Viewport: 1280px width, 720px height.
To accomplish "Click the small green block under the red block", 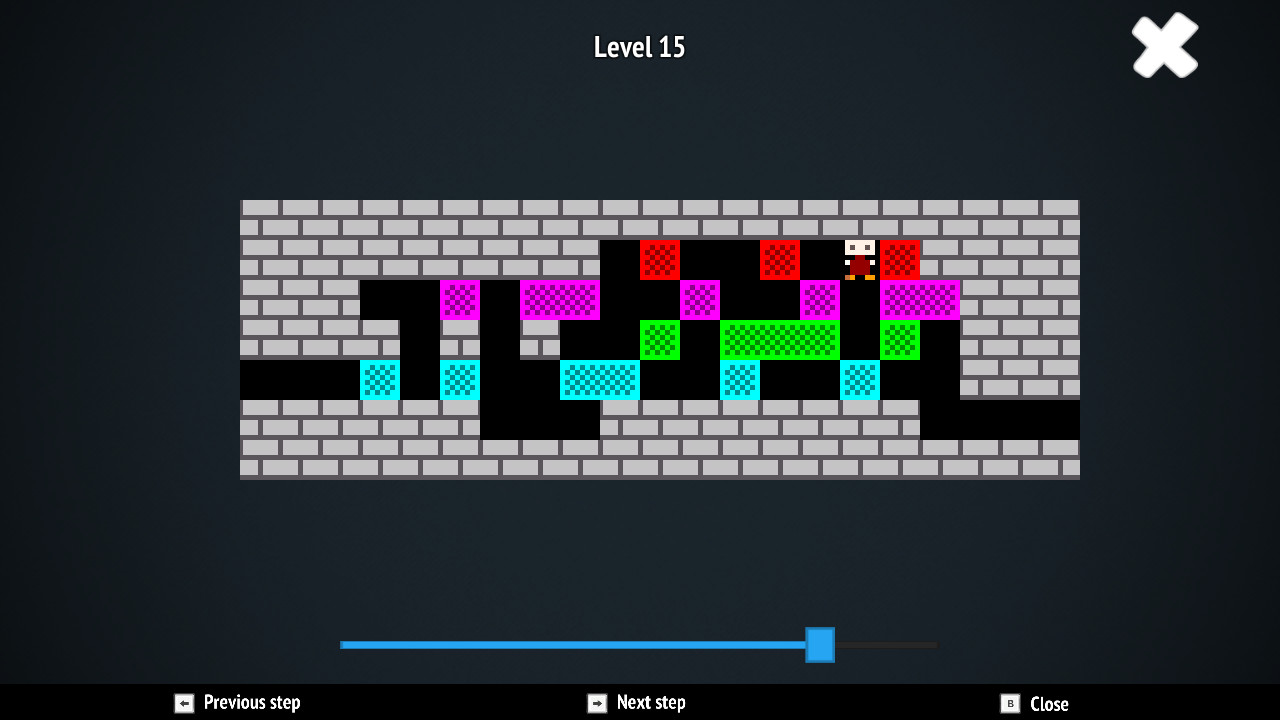I will pyautogui.click(x=659, y=340).
